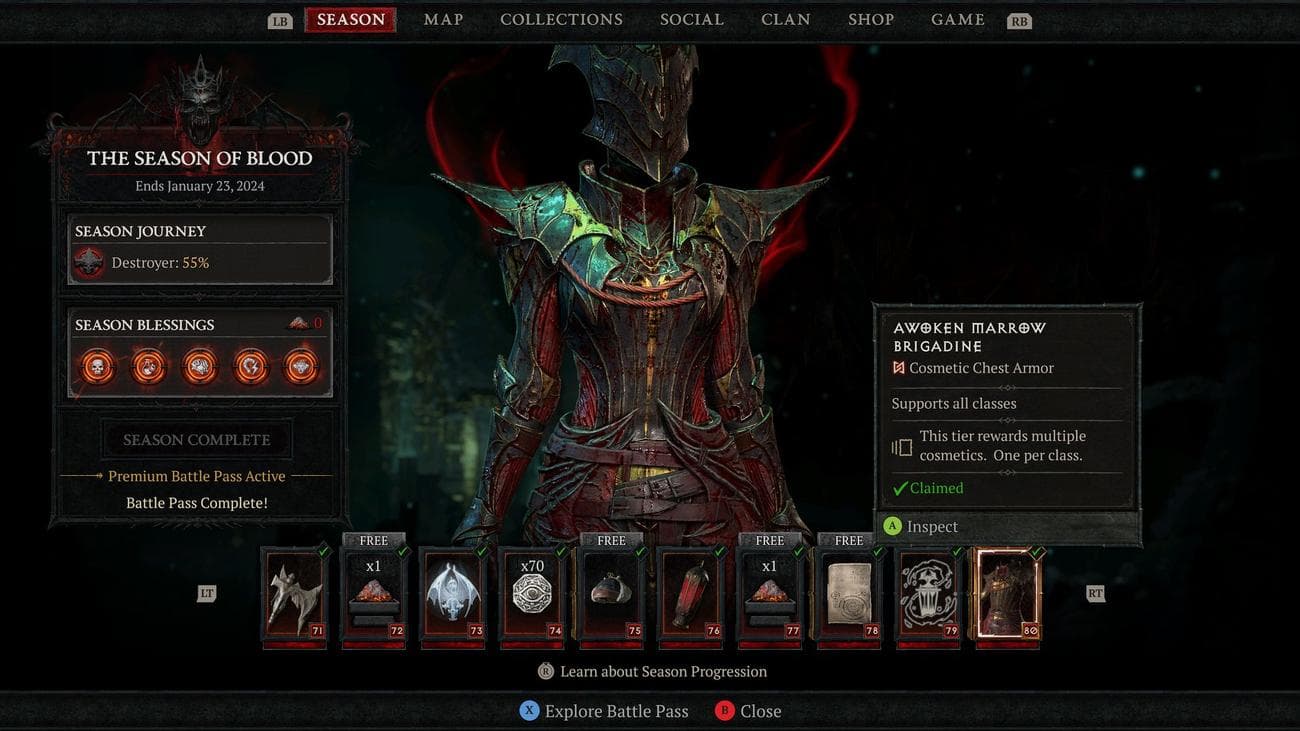This screenshot has width=1300, height=731.
Task: Select the scroll reward at tier 78
Action: tap(848, 595)
